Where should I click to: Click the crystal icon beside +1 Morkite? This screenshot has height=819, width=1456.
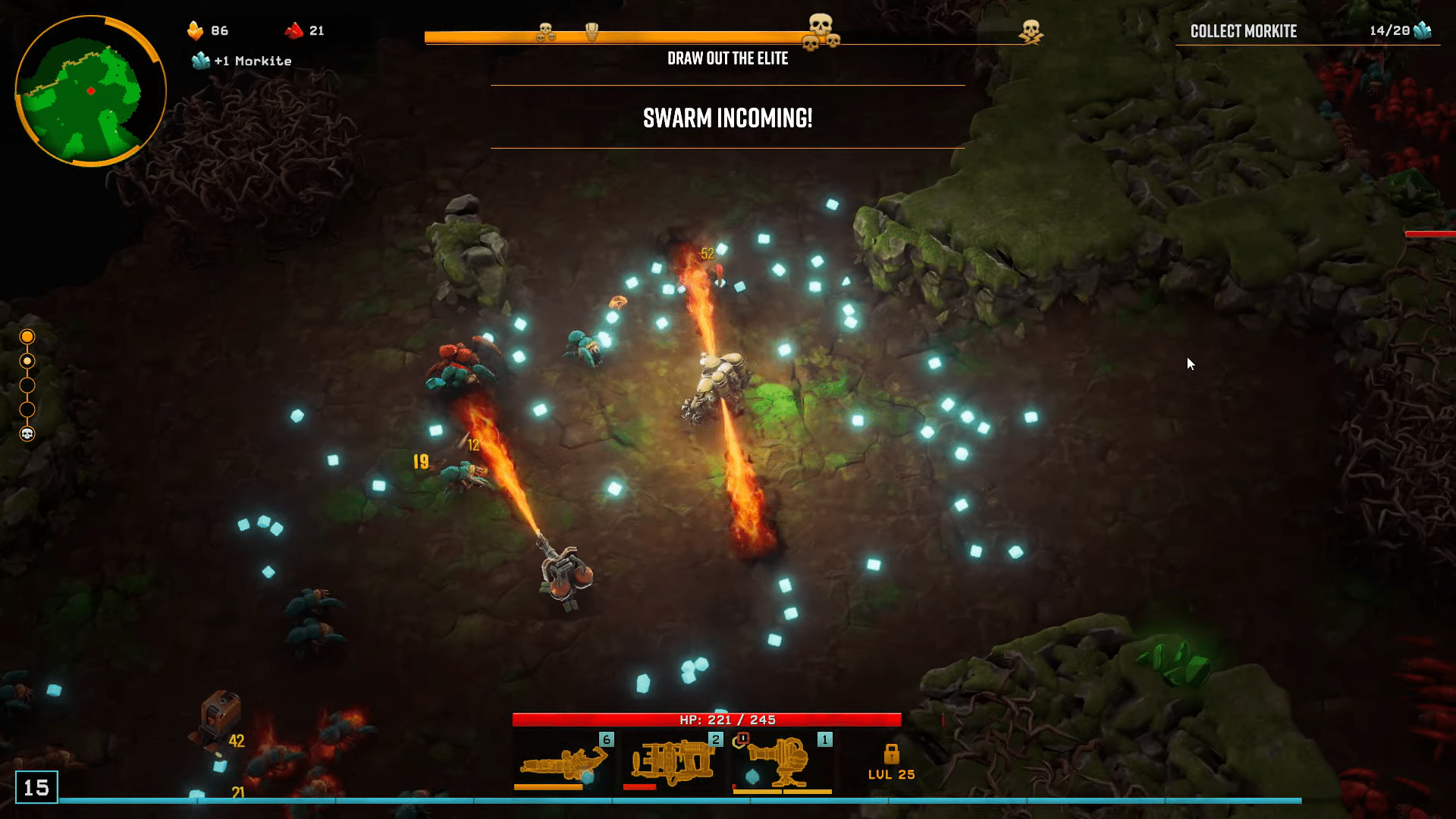pyautogui.click(x=200, y=61)
